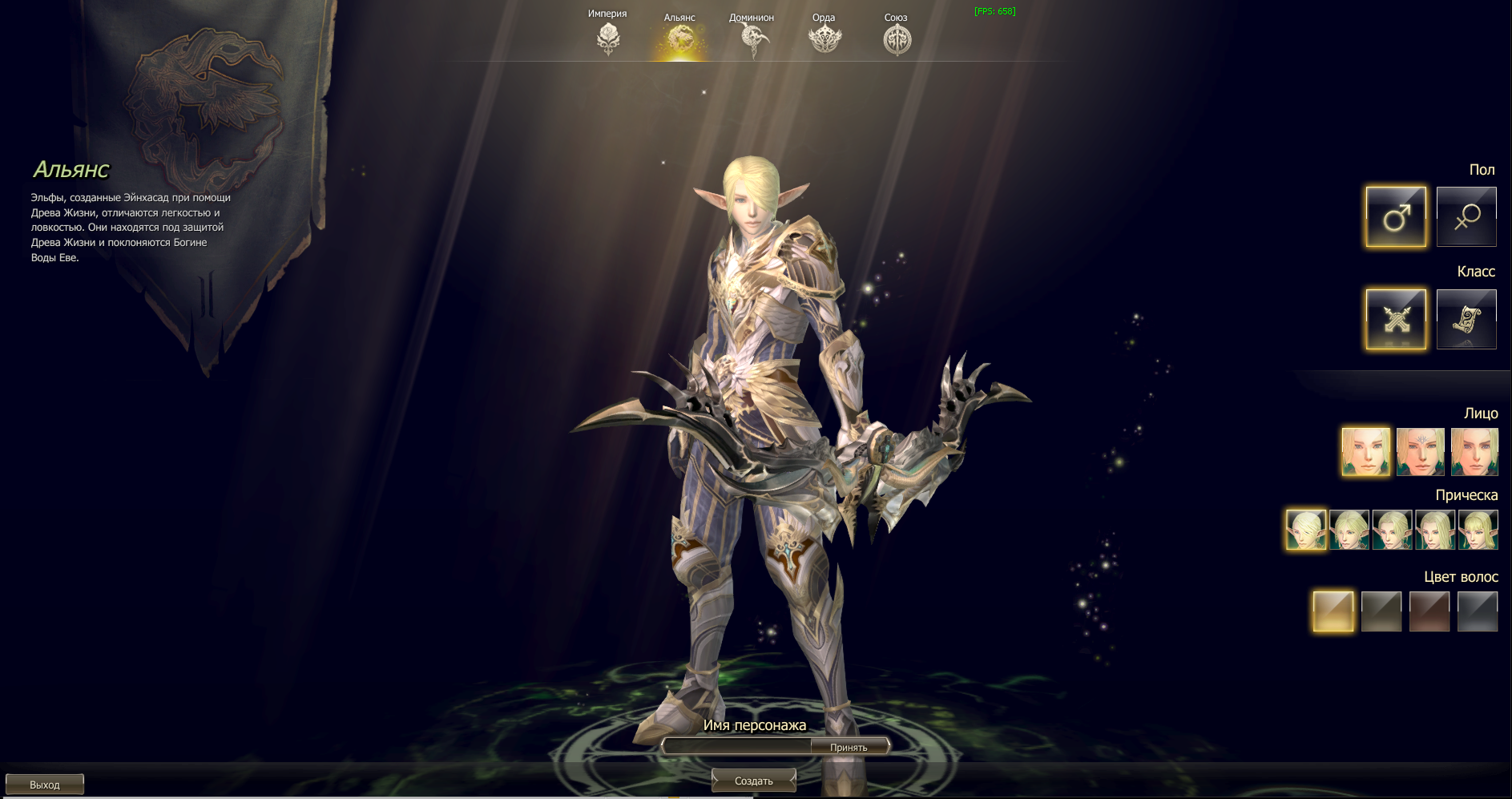Pick the Союз faction tab
This screenshot has height=799, width=1512.
(x=897, y=38)
